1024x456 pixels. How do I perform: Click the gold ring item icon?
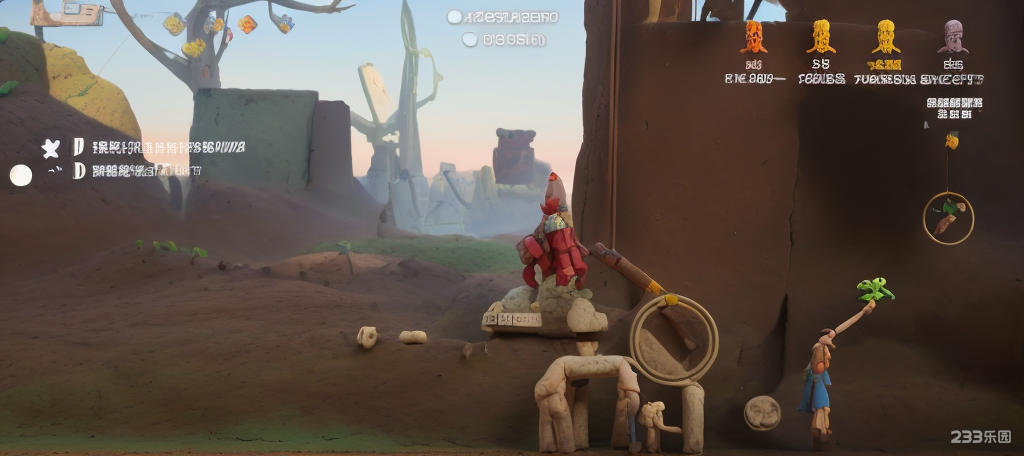[948, 218]
